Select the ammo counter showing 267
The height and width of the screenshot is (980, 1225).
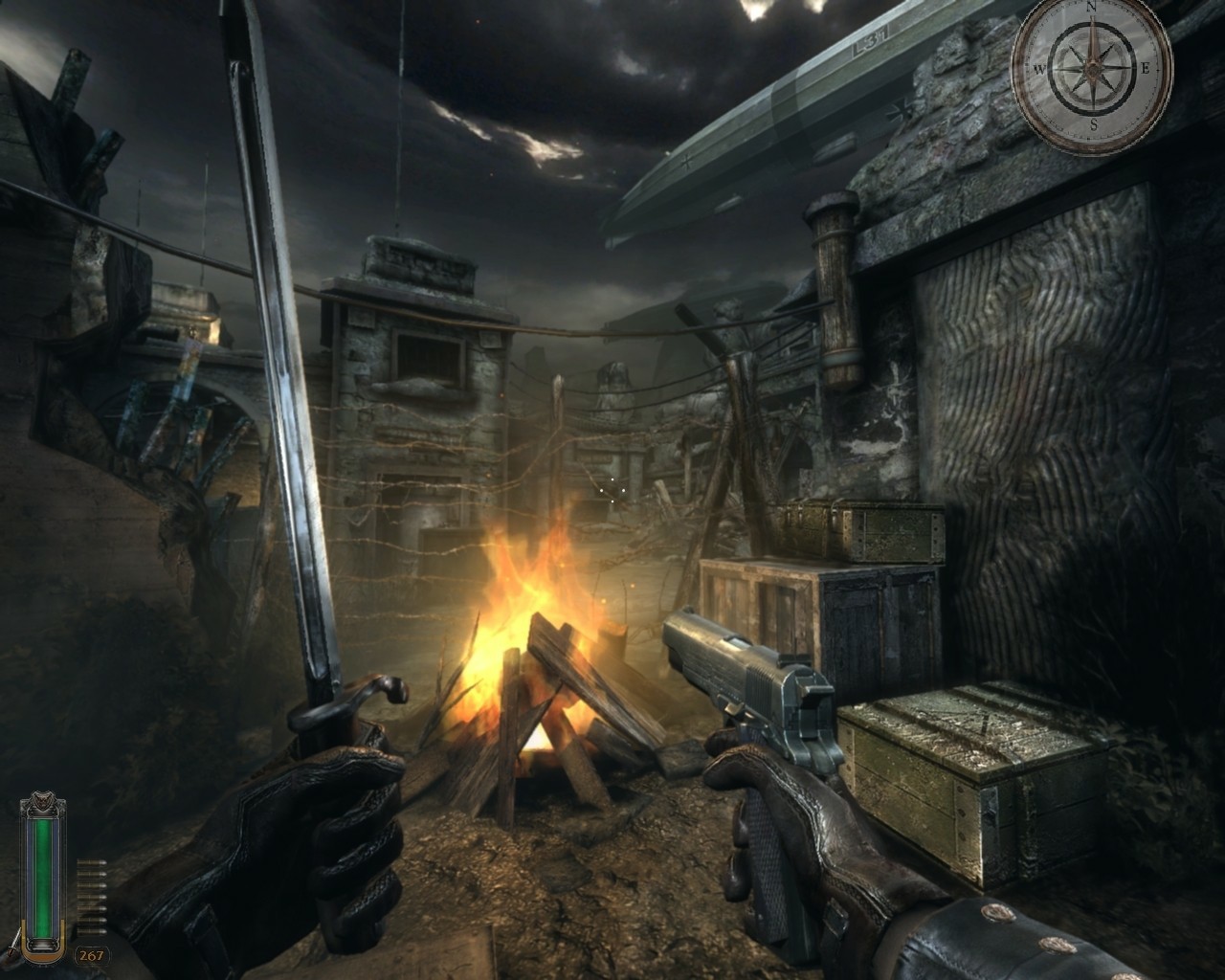tap(91, 955)
